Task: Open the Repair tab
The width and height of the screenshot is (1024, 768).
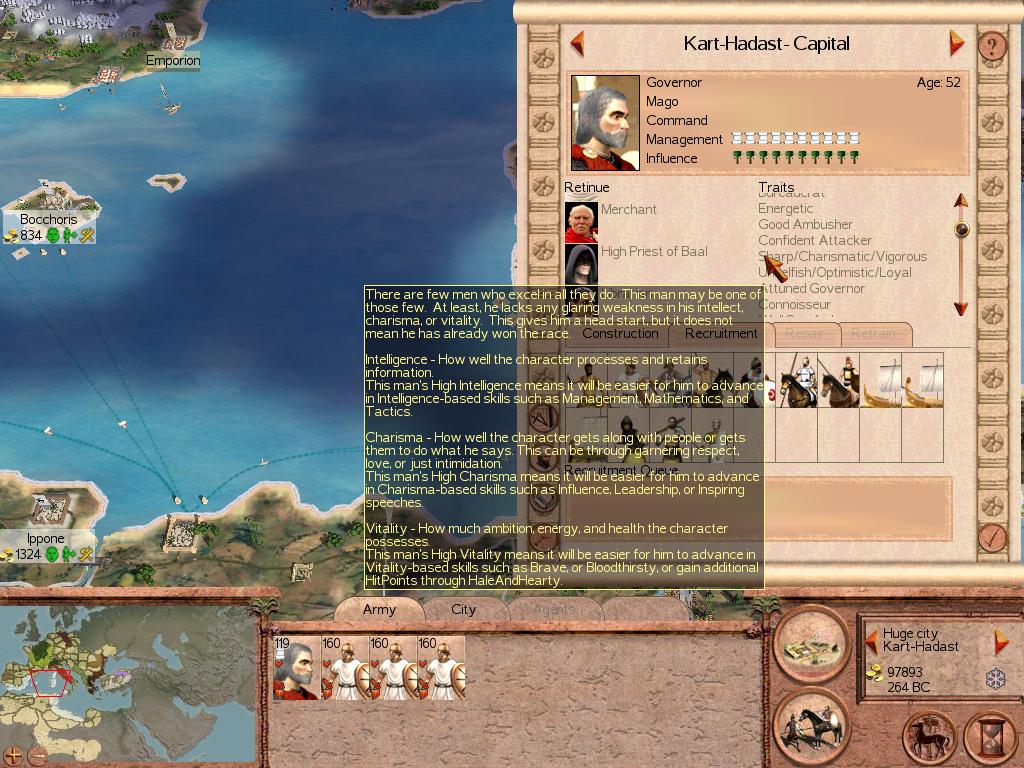Action: pyautogui.click(x=804, y=334)
